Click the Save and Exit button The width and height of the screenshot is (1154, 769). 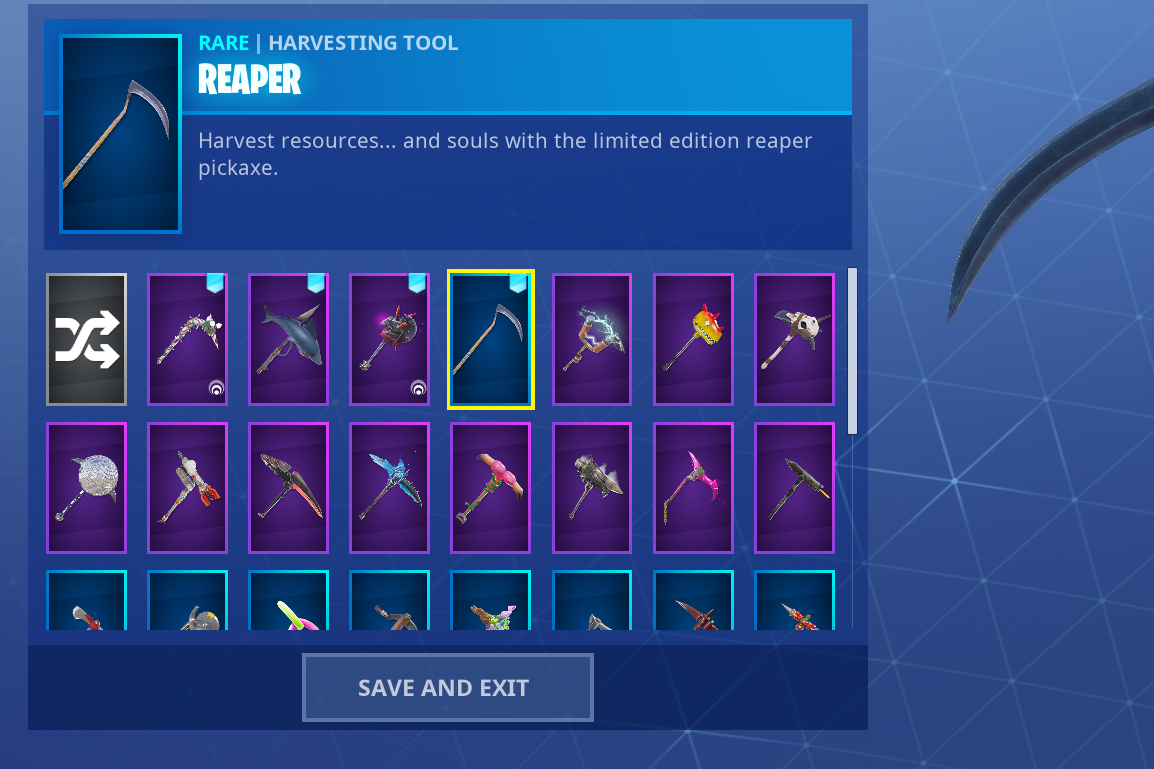(x=447, y=687)
